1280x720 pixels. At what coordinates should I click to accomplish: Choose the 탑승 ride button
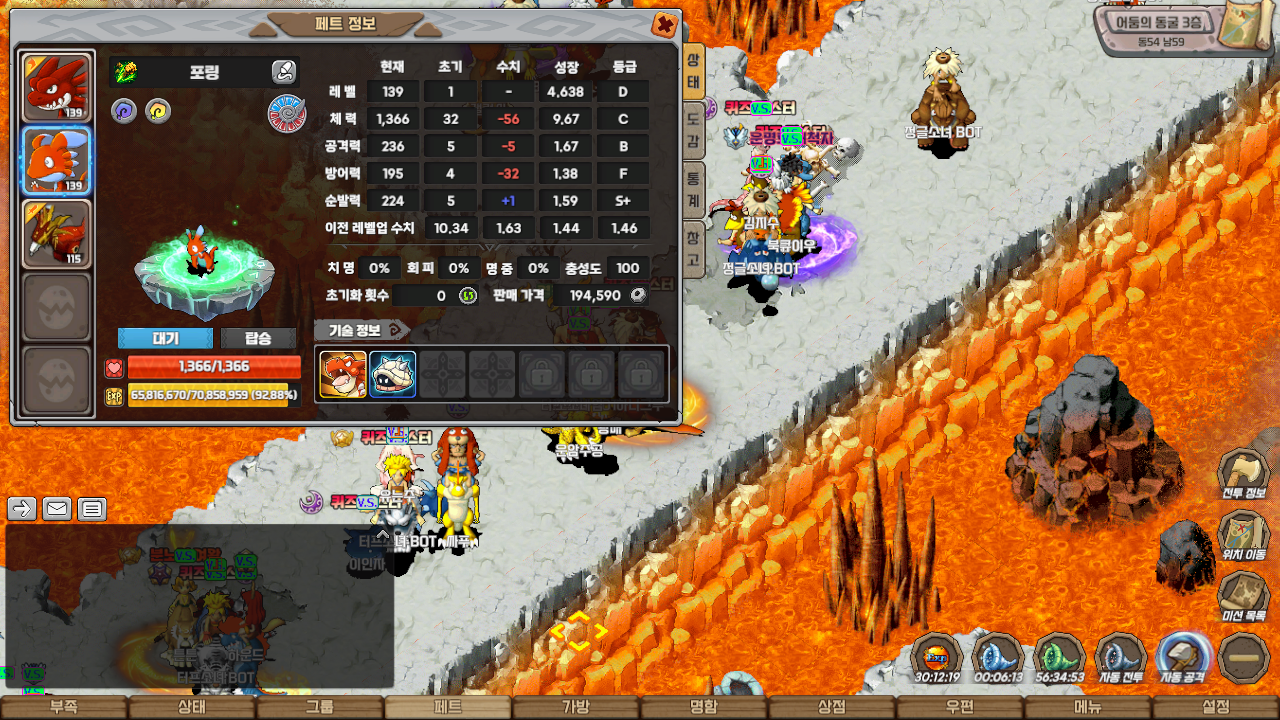[258, 338]
